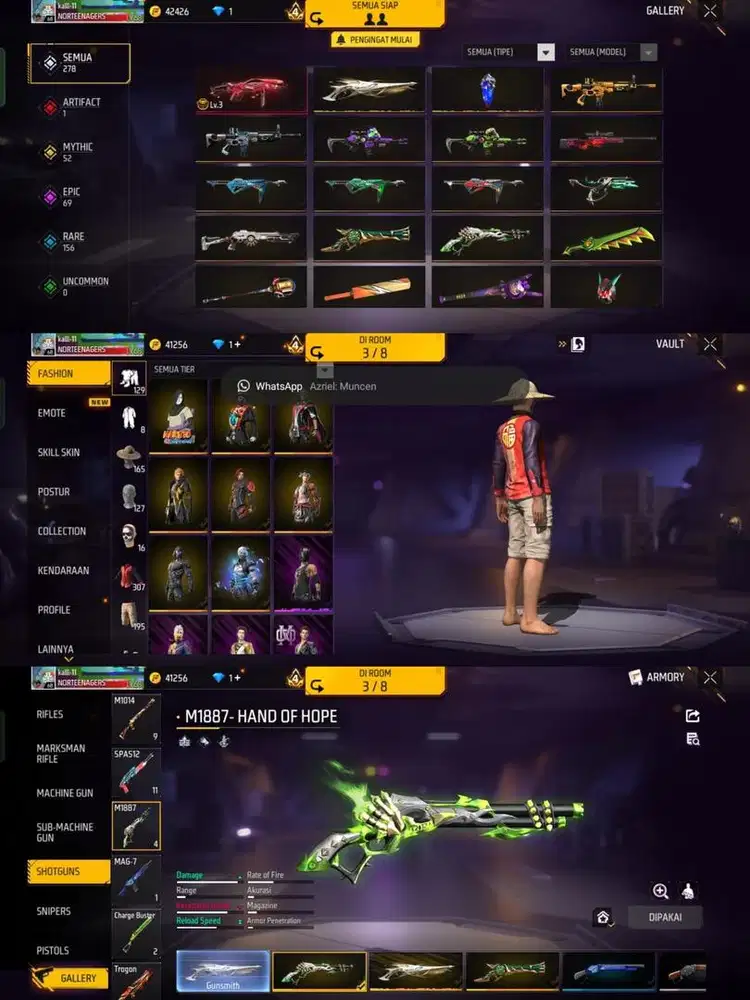
Task: Pick the Charge Buster weapon slot
Action: (136, 933)
